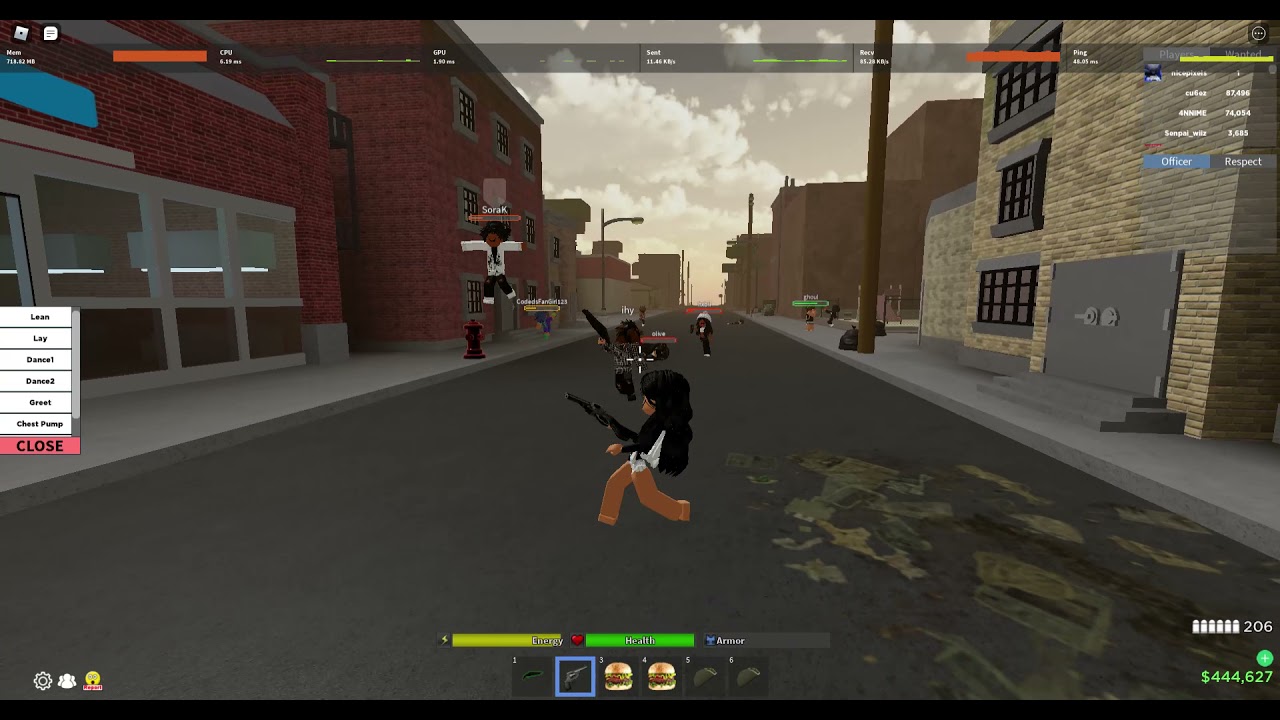Equip the green item in slot 1
Screen dimensions: 1280x720
pos(532,677)
